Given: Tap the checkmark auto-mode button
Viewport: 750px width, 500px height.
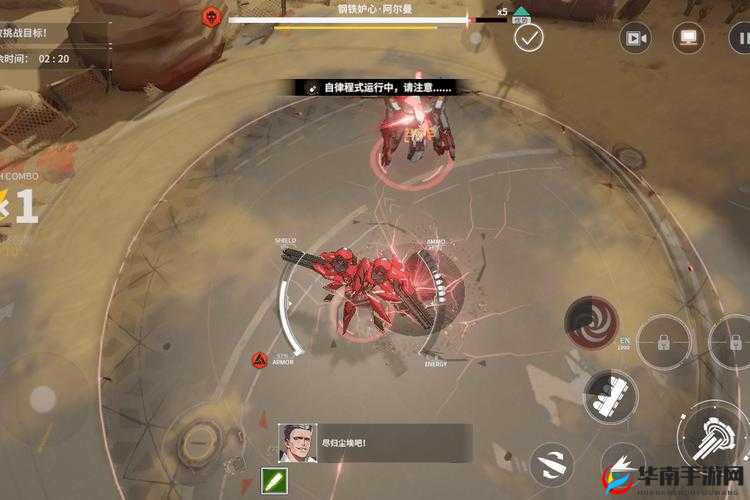Looking at the screenshot, I should (528, 38).
